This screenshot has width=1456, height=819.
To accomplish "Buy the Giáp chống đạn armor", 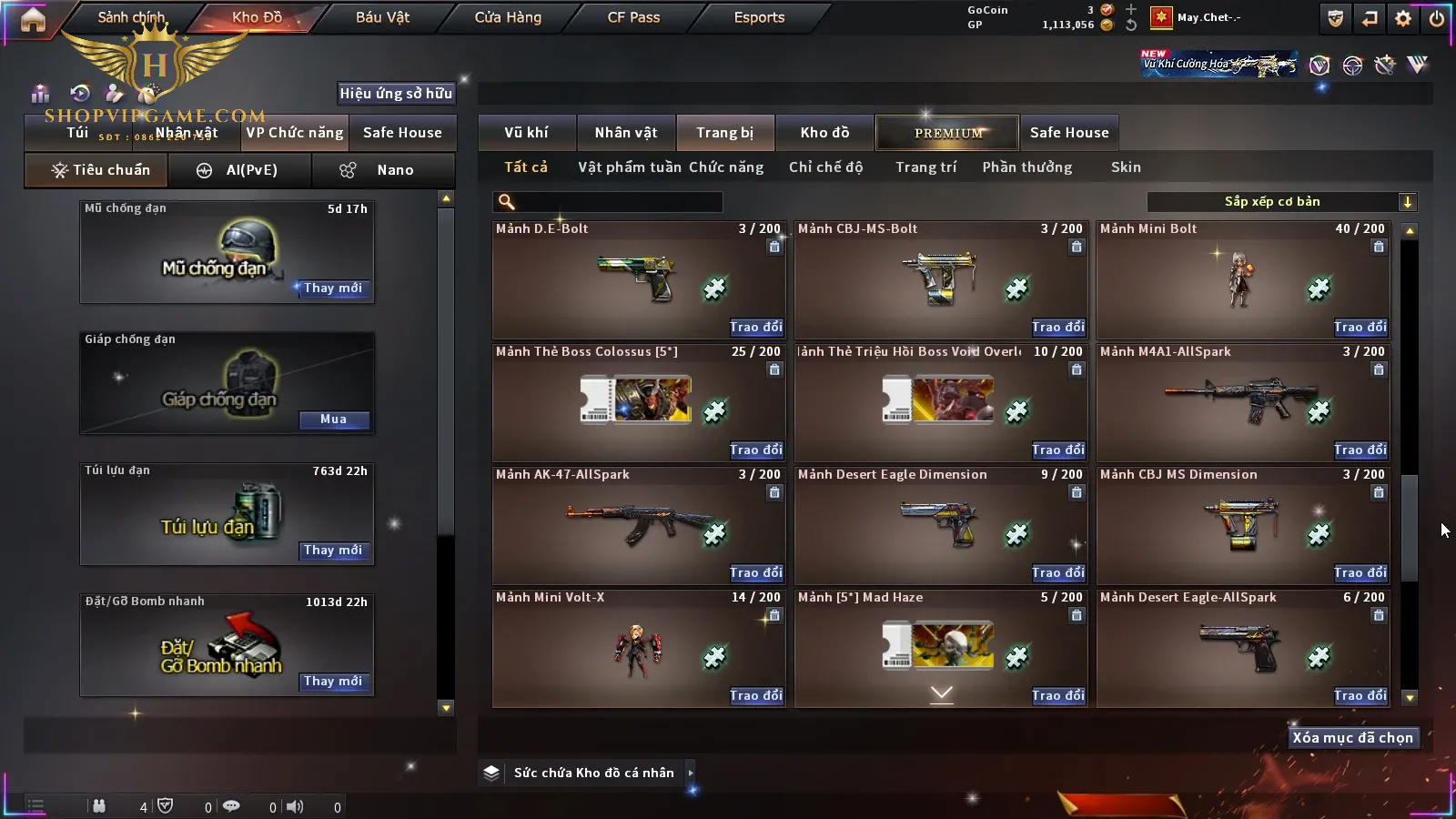I will click(333, 420).
